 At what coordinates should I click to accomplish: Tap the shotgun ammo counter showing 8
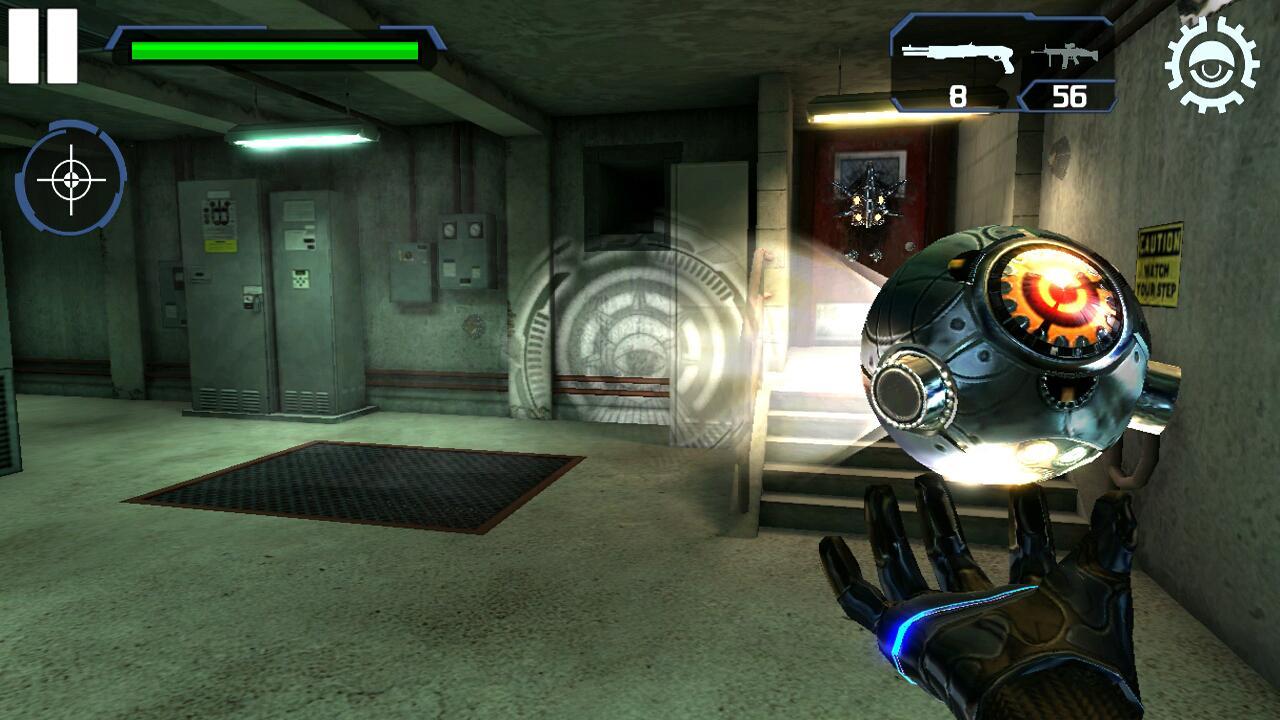pyautogui.click(x=957, y=95)
